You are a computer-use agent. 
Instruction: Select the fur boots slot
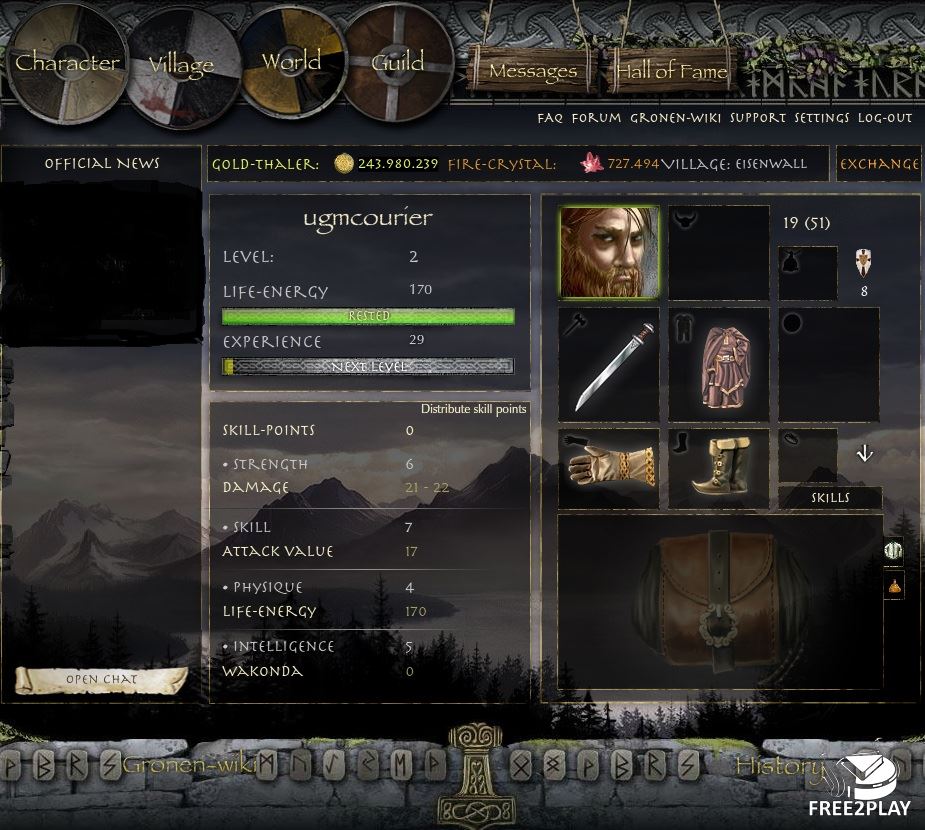coord(719,468)
